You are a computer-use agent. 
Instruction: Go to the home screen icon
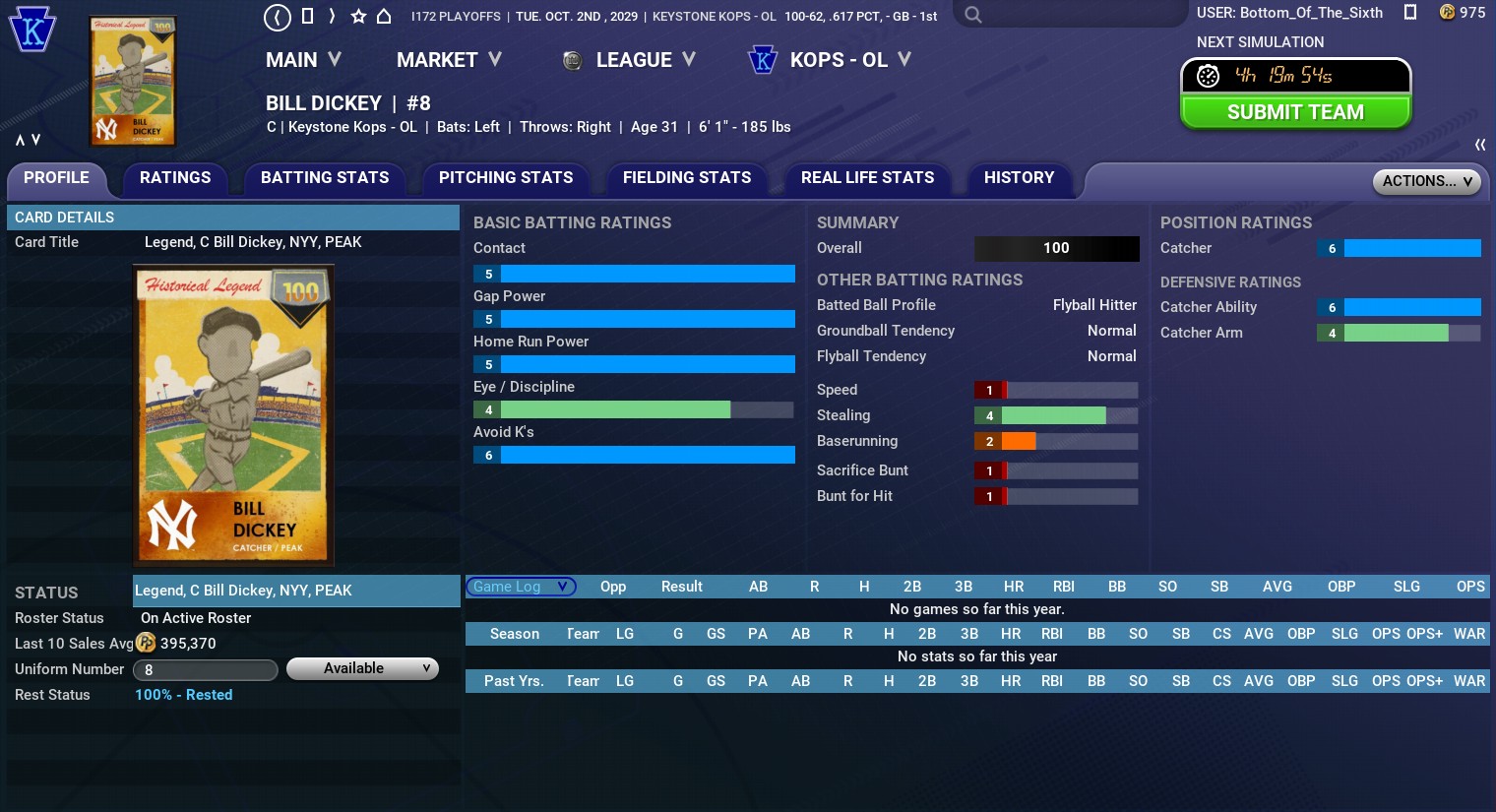point(384,16)
